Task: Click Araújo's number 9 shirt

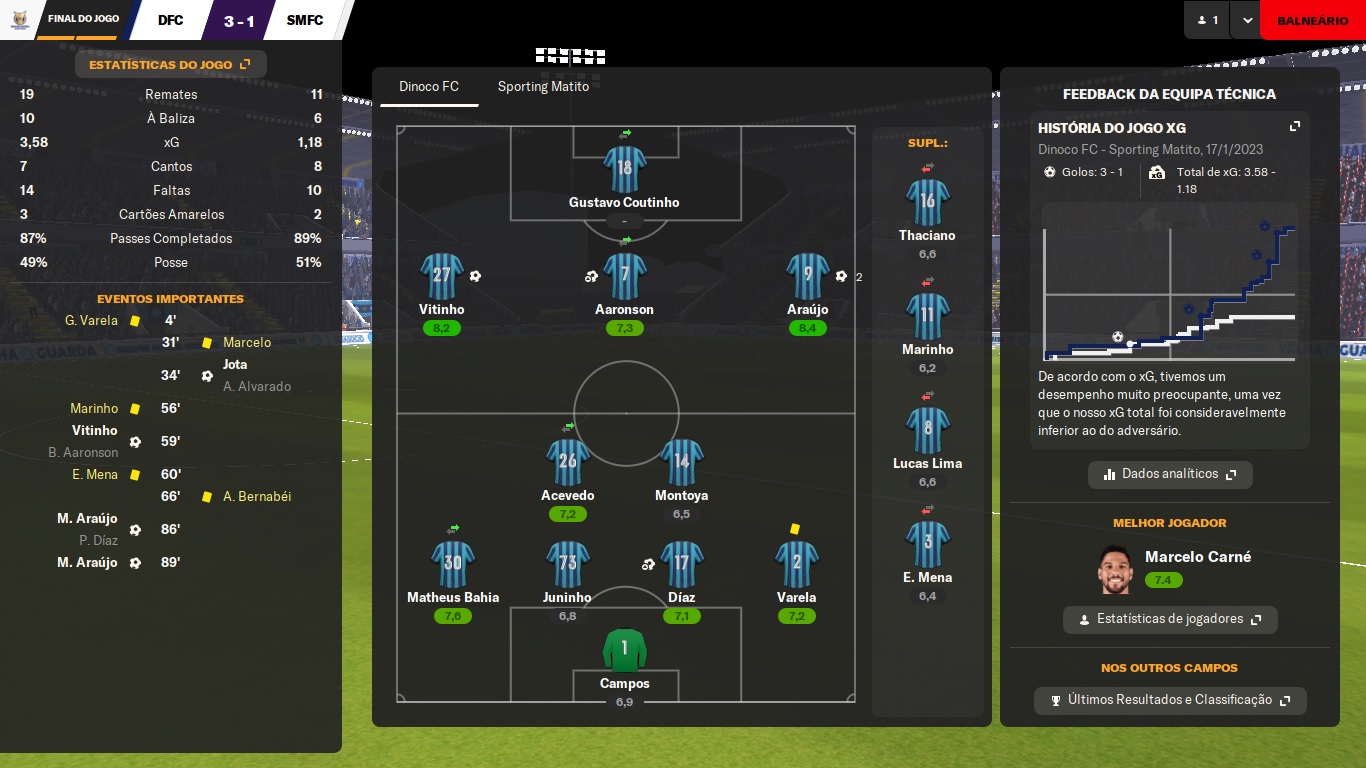Action: 807,276
